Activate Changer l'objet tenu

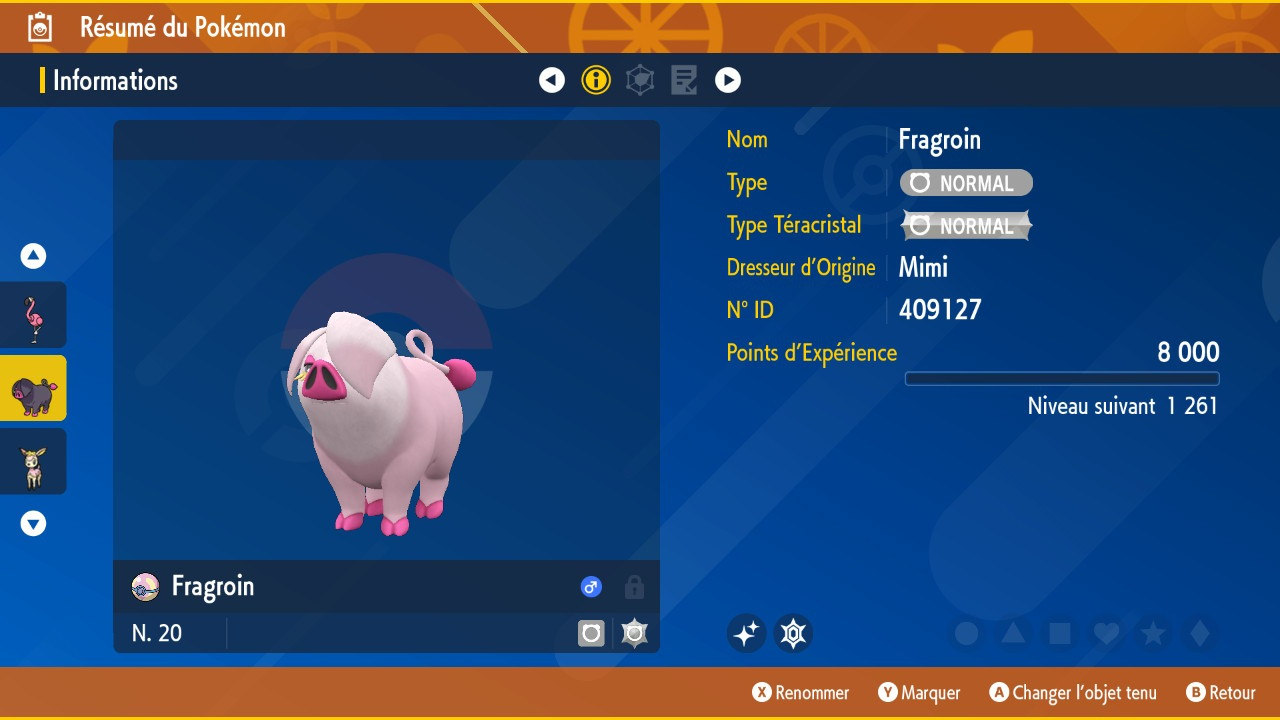click(1073, 693)
